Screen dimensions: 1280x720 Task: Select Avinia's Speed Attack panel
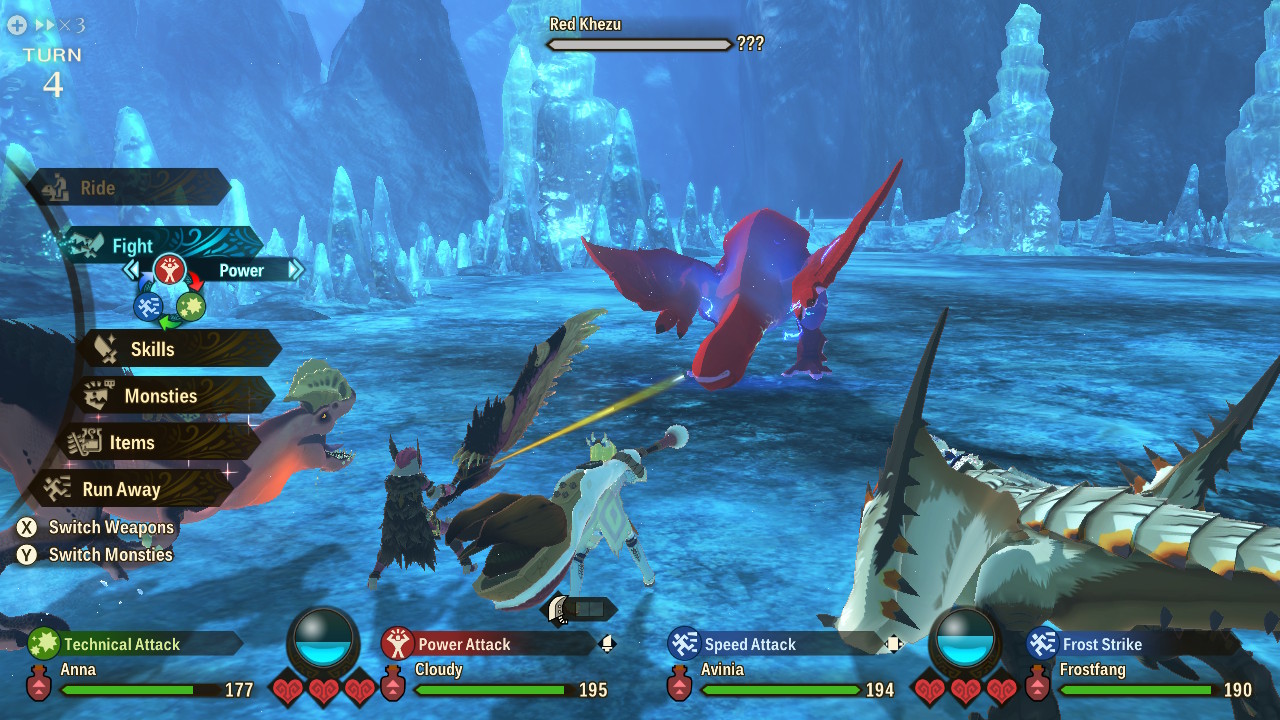(x=775, y=644)
